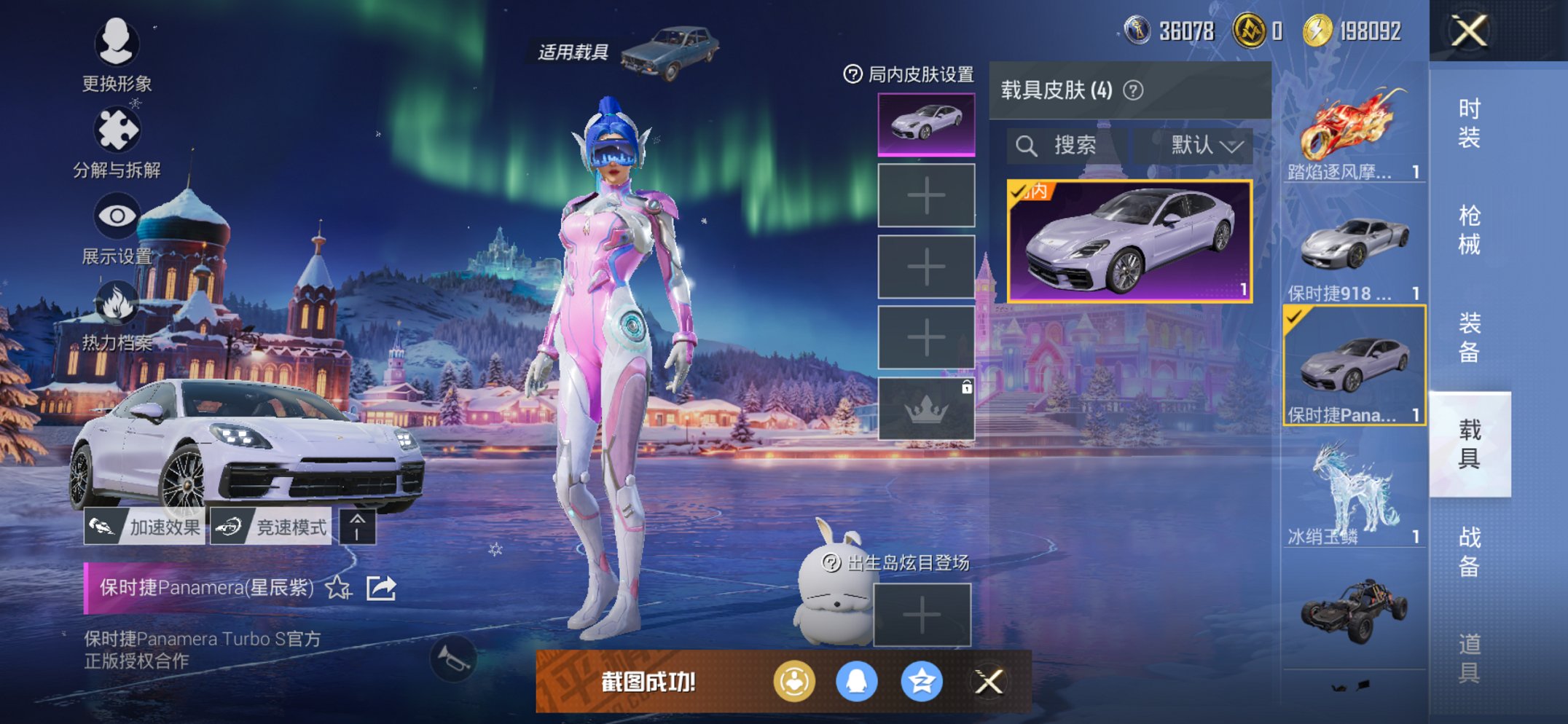
Task: Favorite Panamera skin with star icon
Action: (338, 587)
